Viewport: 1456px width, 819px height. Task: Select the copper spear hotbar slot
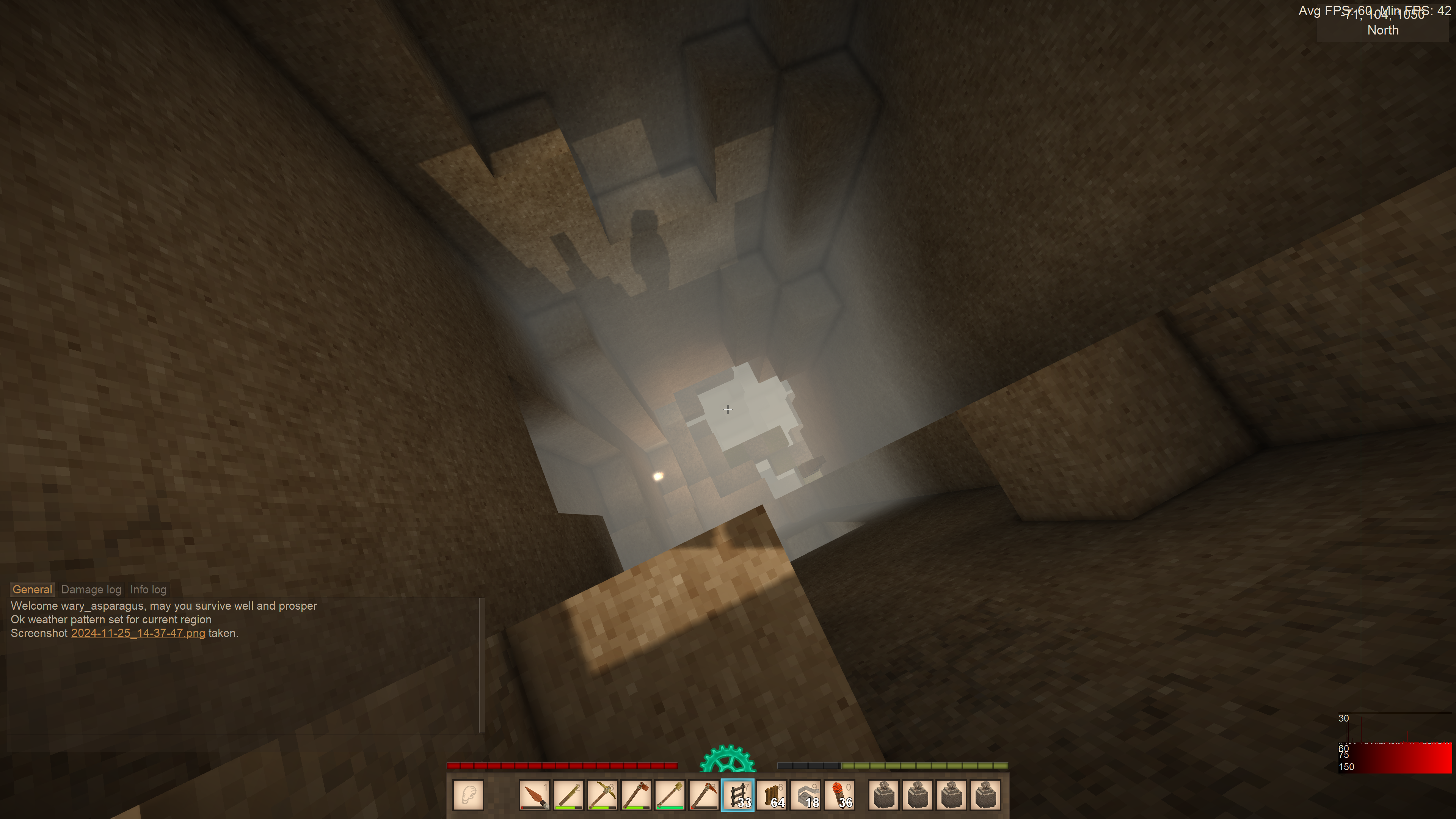(x=534, y=795)
